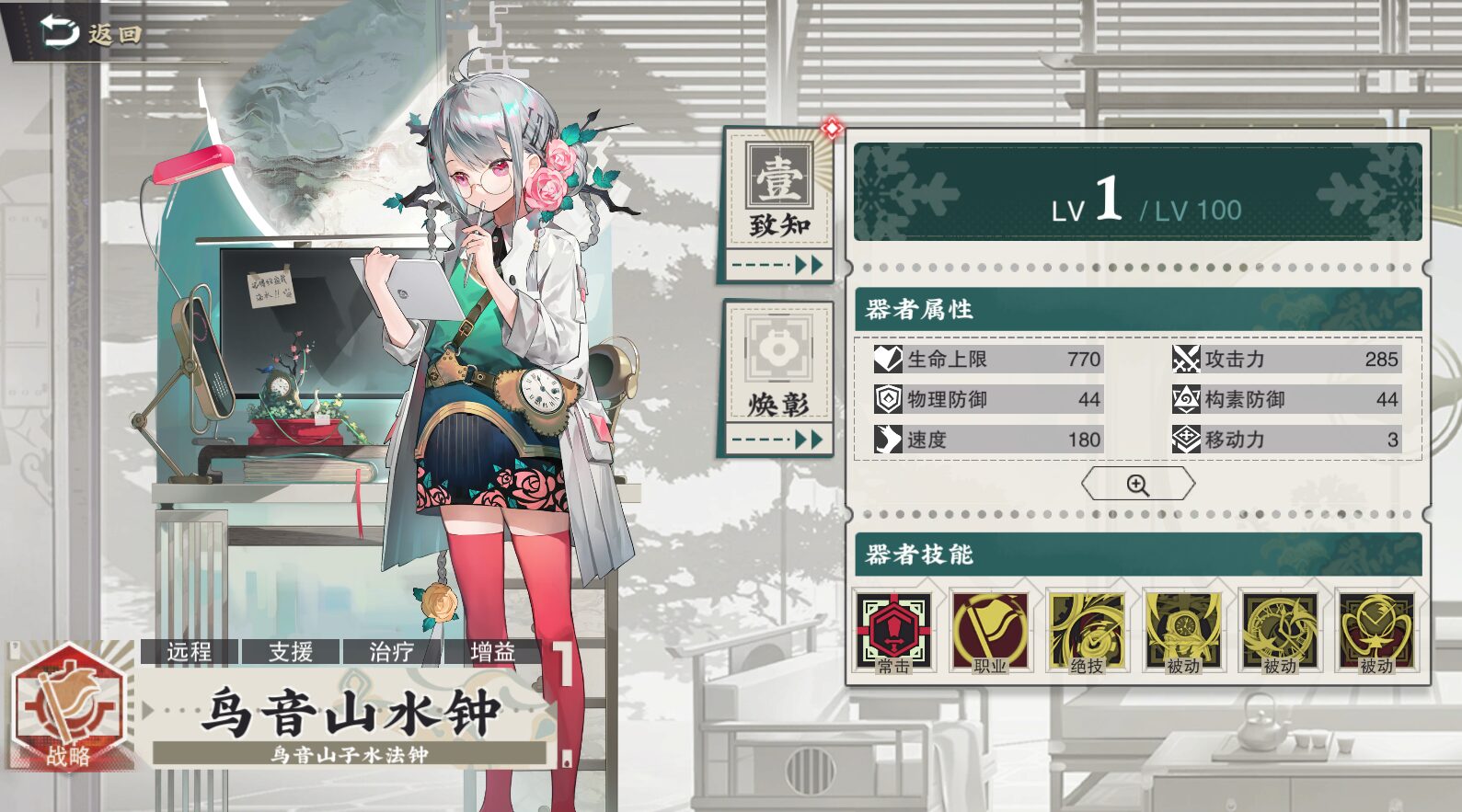Show detailed stats with magnifier button
Viewport: 1462px width, 812px height.
[1137, 484]
